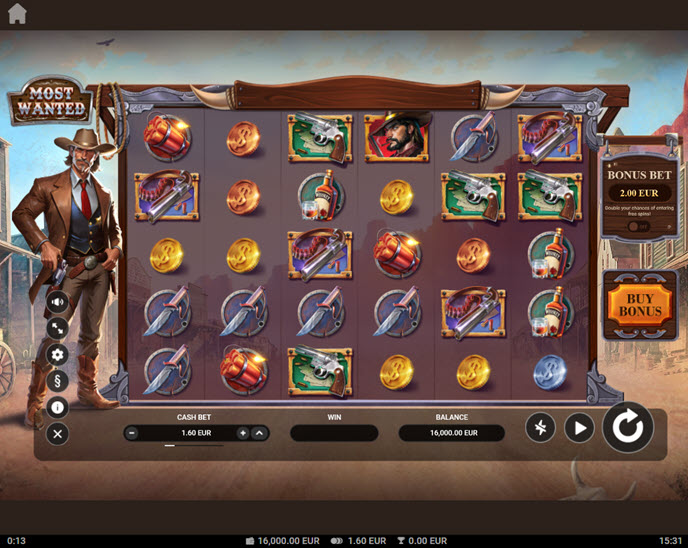Decrease the cash bet with the minus button
Screen dimensions: 688x548
pos(132,433)
